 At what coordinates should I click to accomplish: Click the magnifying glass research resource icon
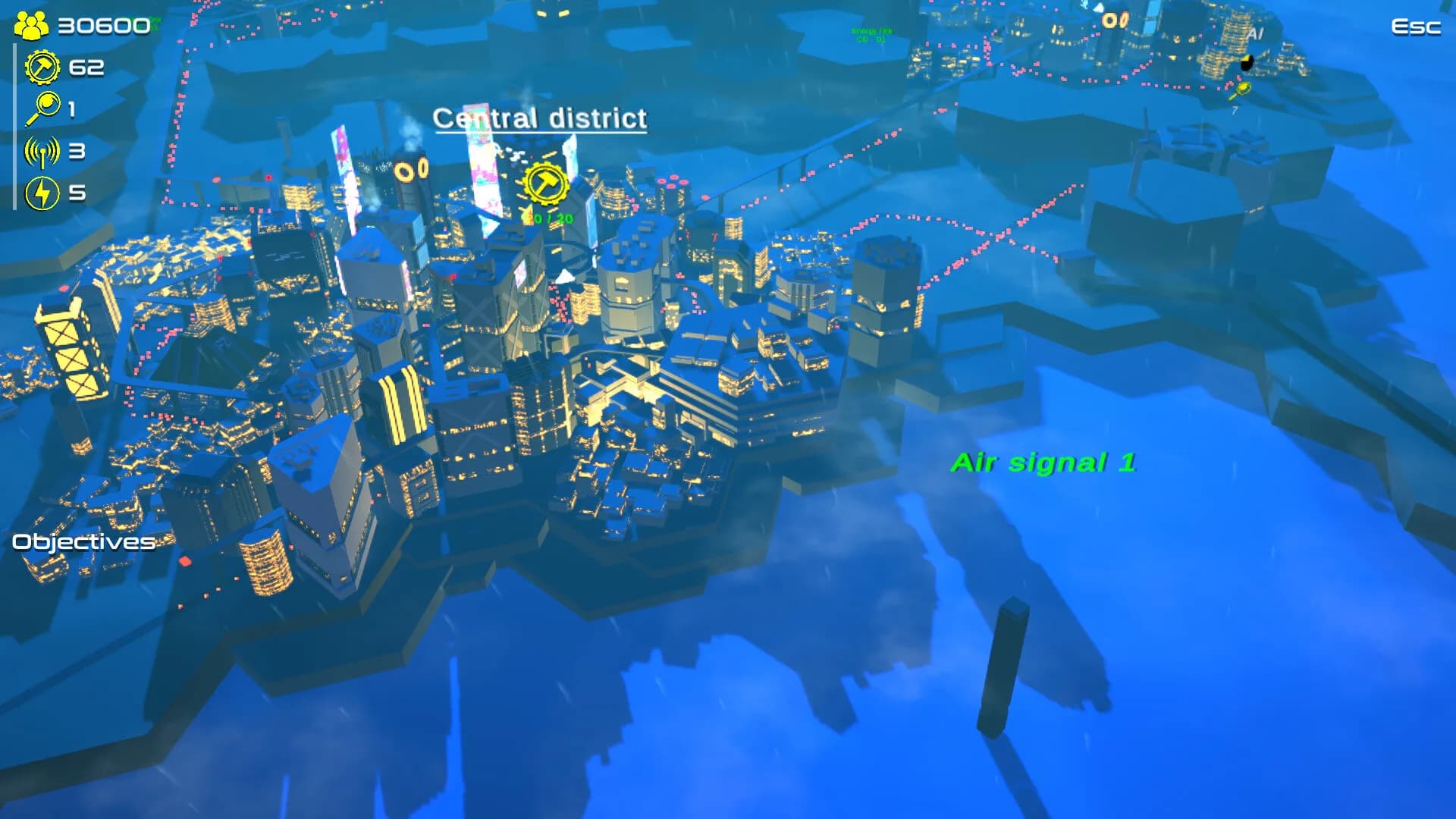coord(43,108)
